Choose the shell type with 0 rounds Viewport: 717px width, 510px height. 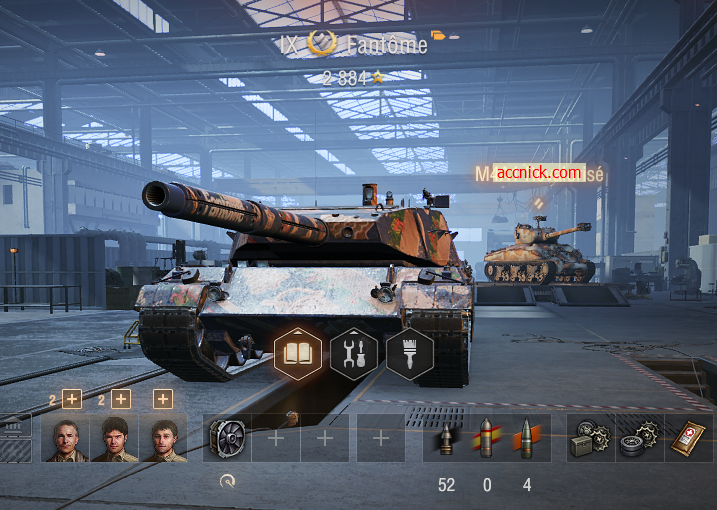coord(486,438)
